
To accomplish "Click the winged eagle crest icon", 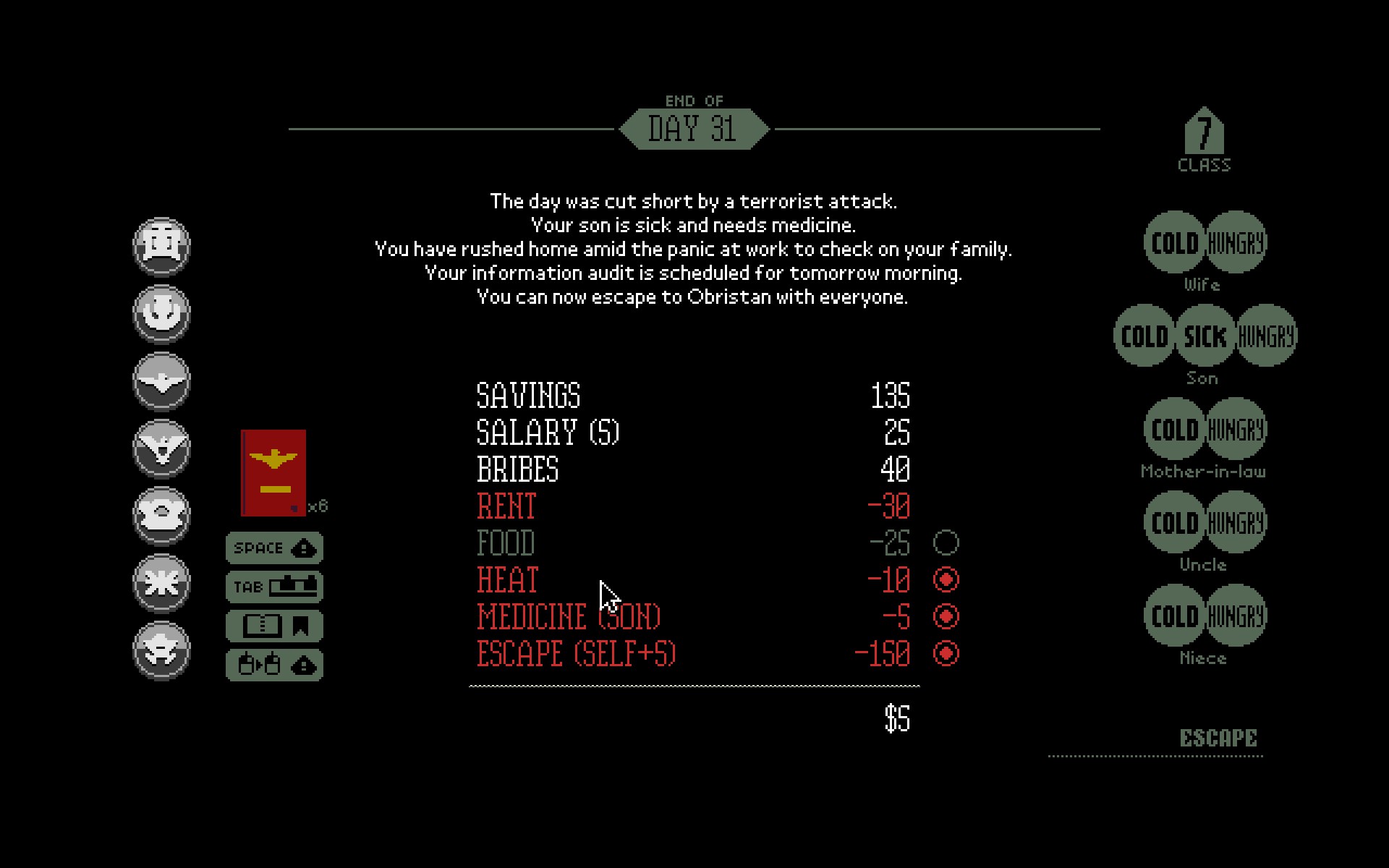I will point(162,381).
